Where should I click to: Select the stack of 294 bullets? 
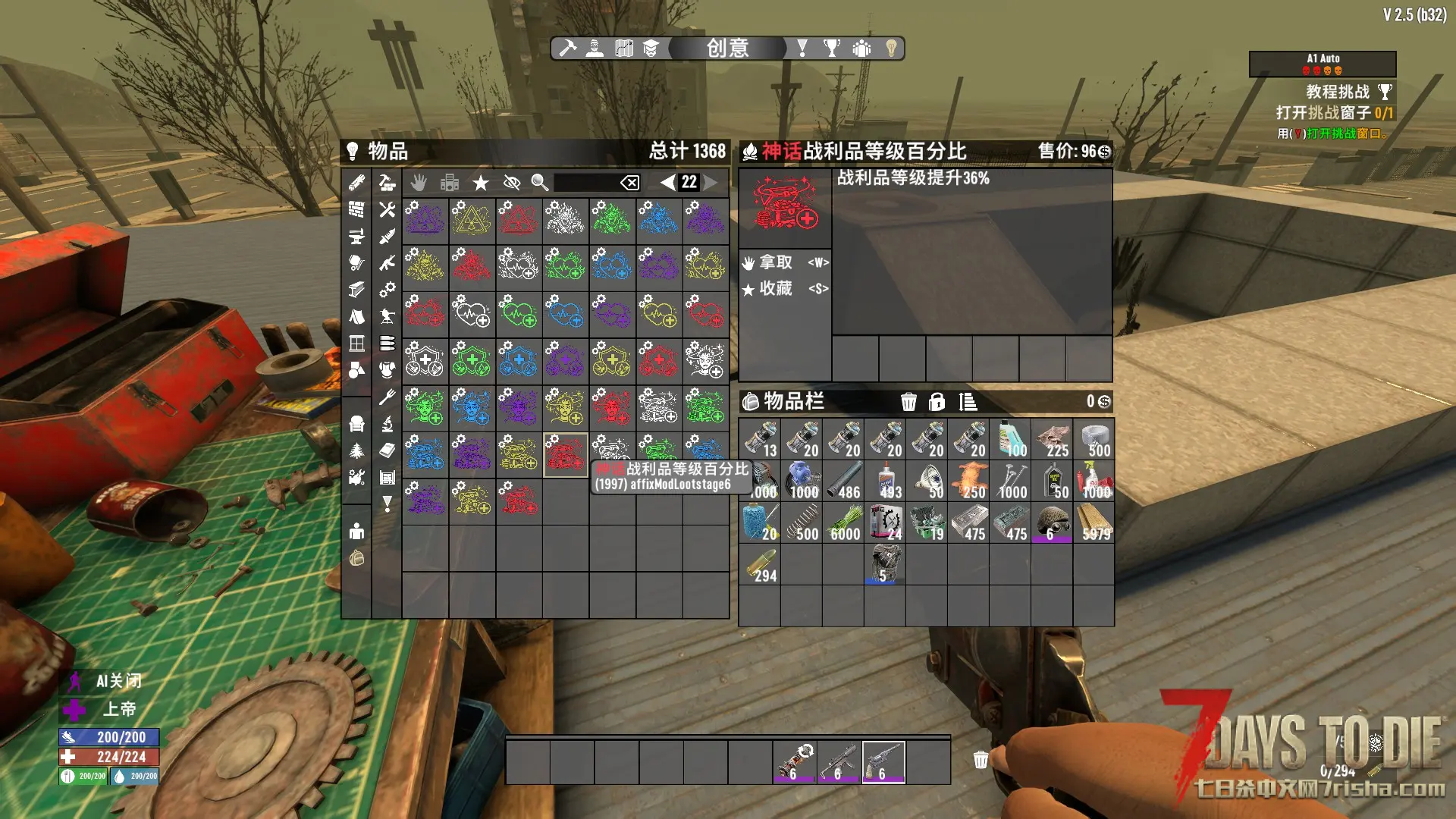(x=760, y=564)
